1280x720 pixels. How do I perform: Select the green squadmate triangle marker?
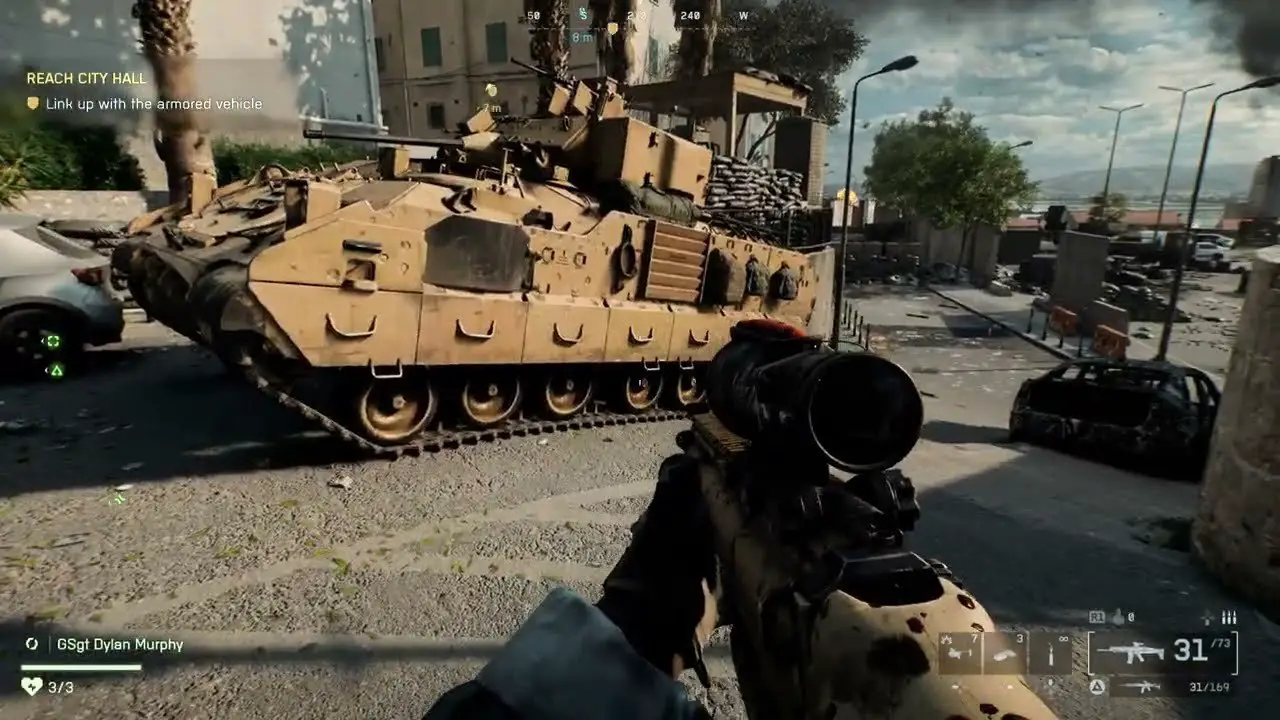pyautogui.click(x=57, y=370)
